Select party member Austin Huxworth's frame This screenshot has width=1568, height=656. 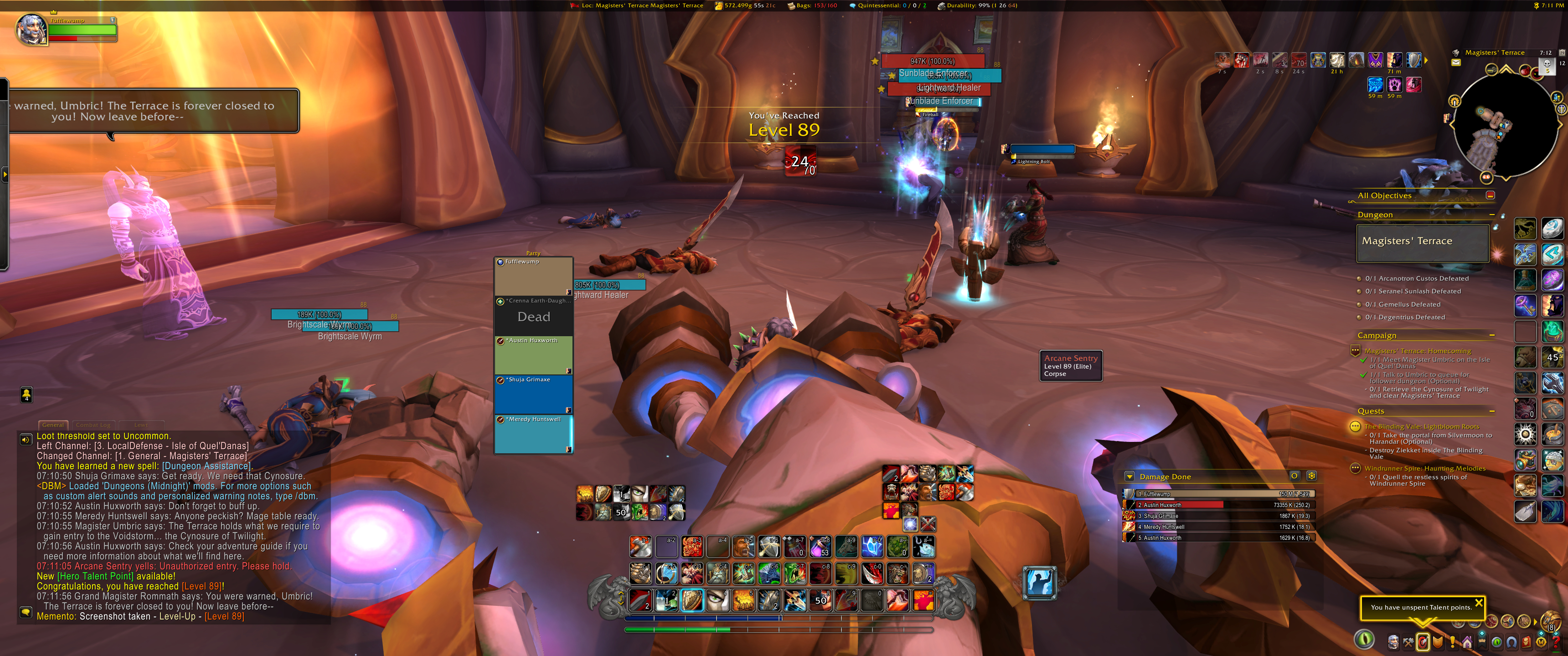click(x=533, y=355)
